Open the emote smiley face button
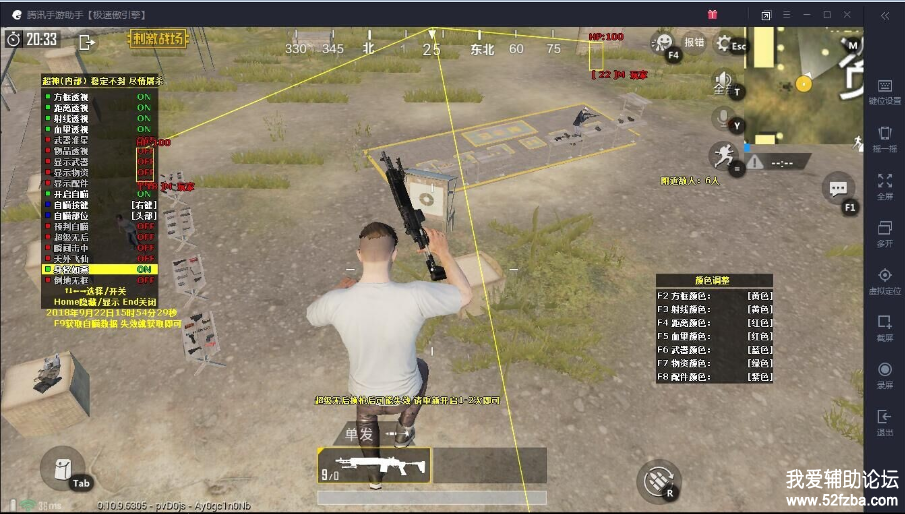Viewport: 905px width, 514px height. (x=662, y=42)
